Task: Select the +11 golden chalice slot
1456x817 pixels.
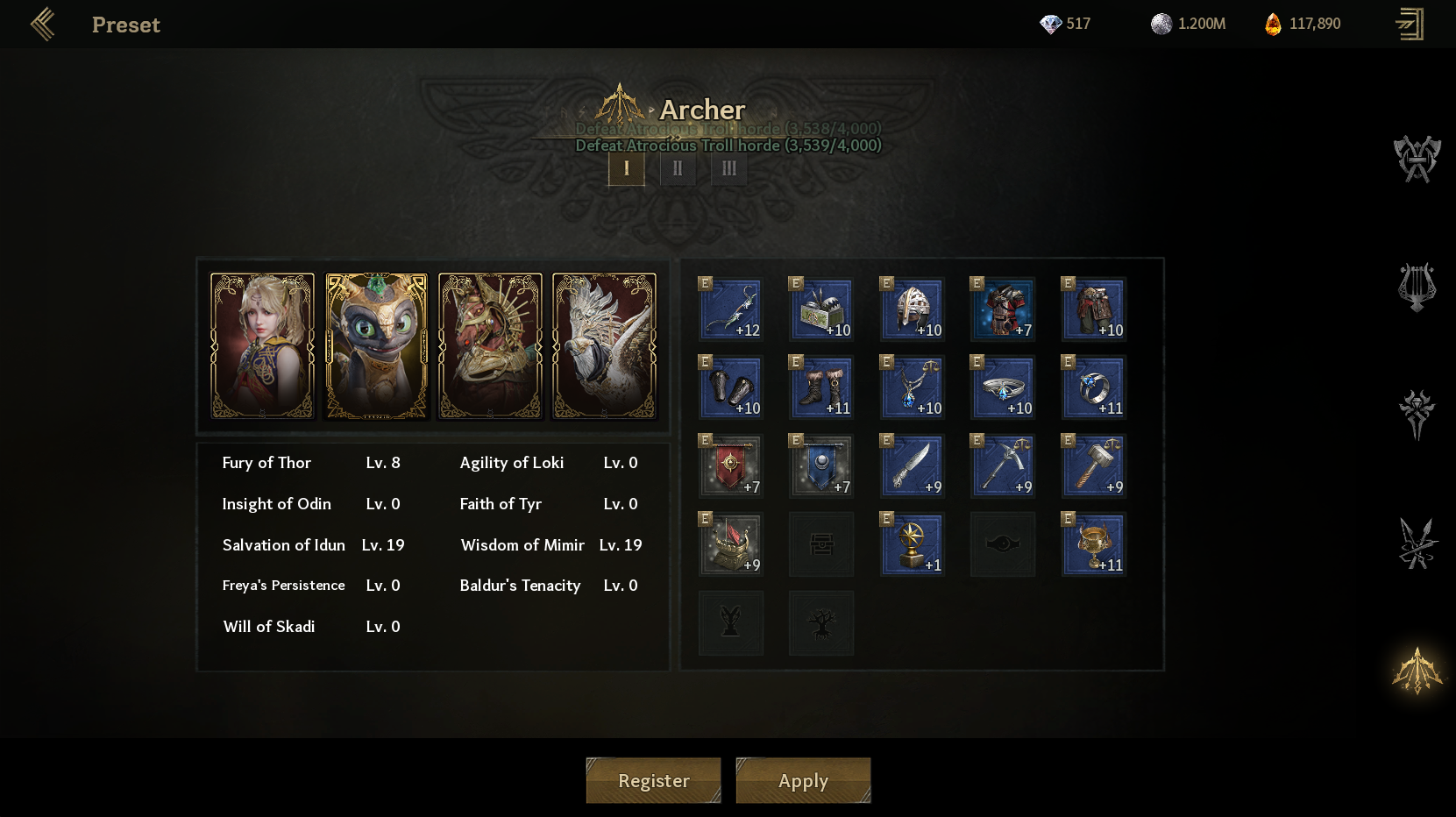Action: click(x=1094, y=543)
